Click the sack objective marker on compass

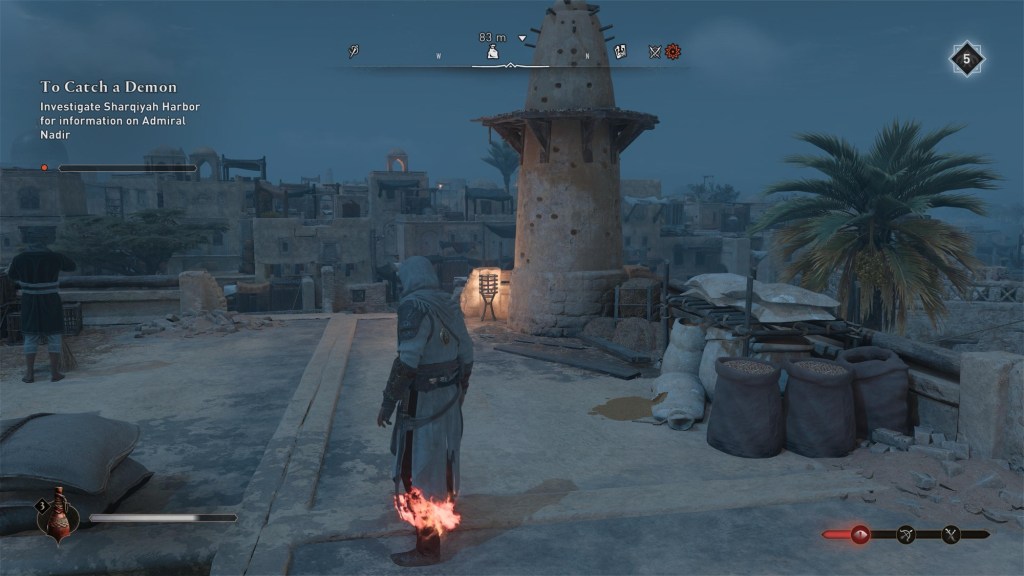pyautogui.click(x=493, y=52)
